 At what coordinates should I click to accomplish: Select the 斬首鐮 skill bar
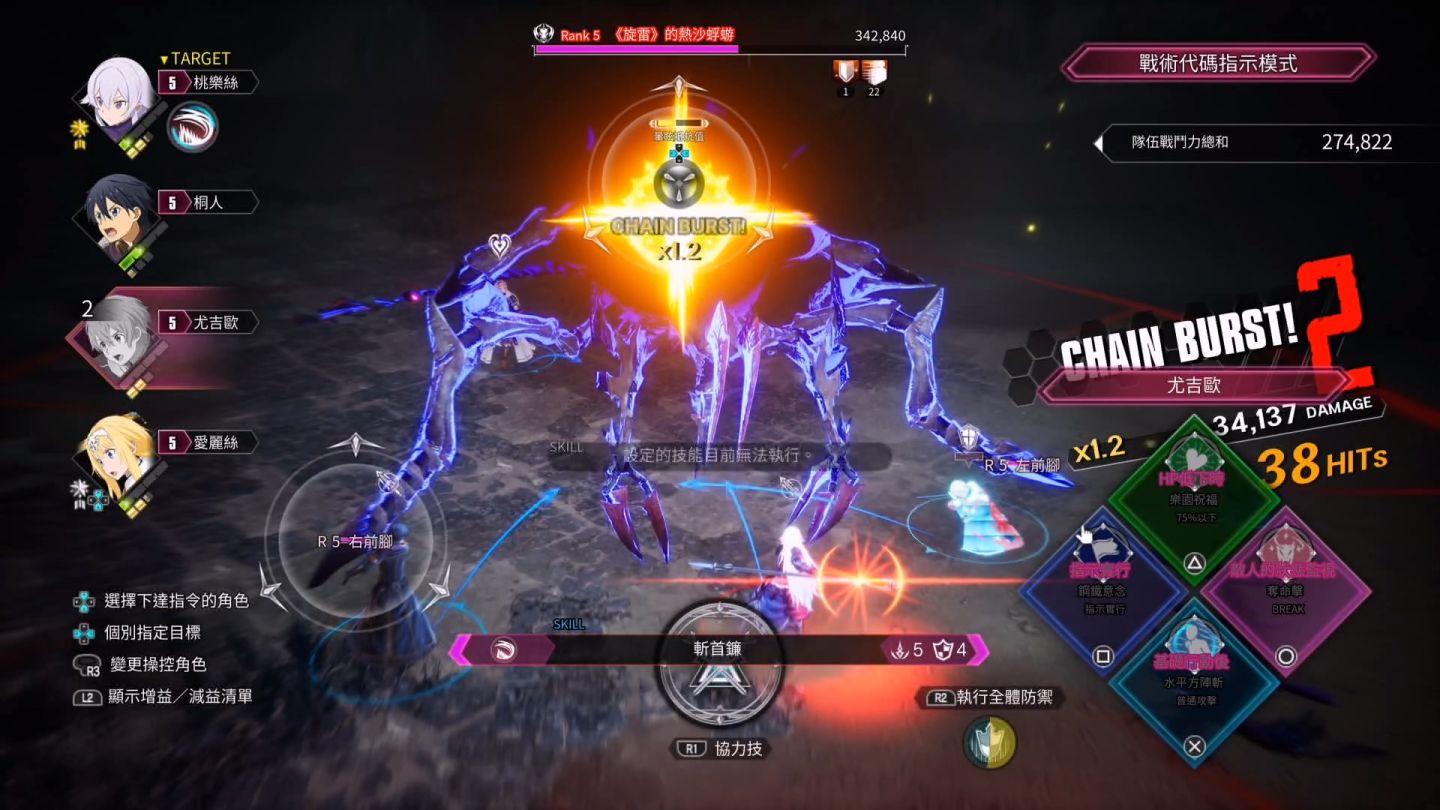click(x=718, y=649)
